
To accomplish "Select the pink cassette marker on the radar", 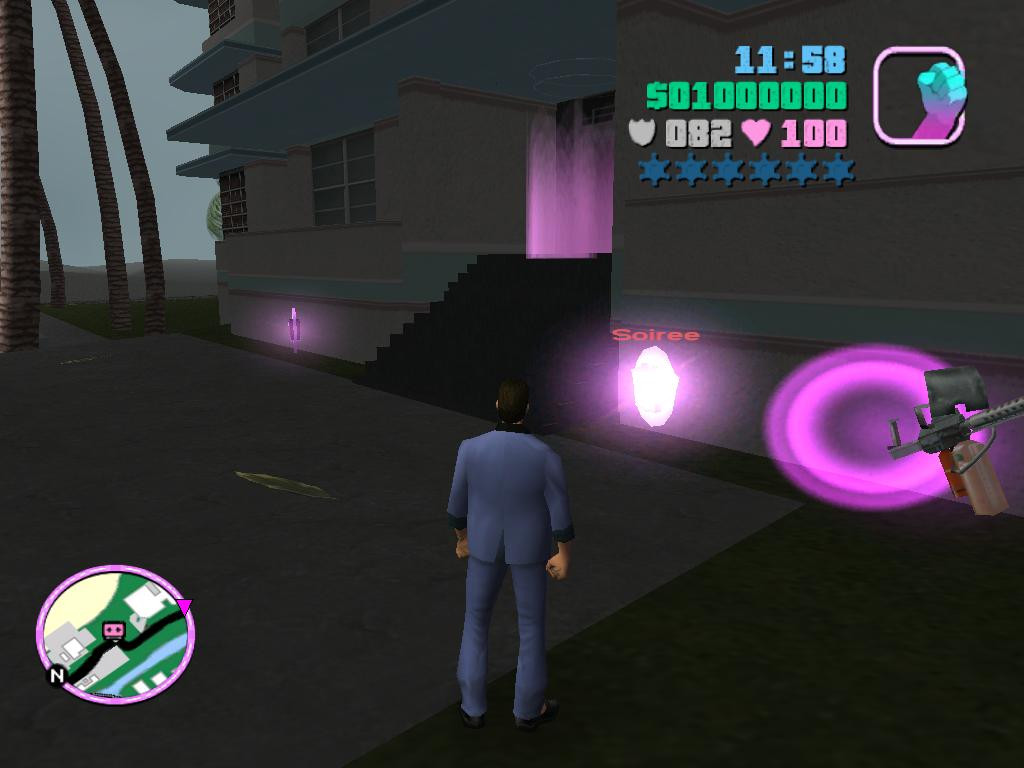I will [113, 630].
